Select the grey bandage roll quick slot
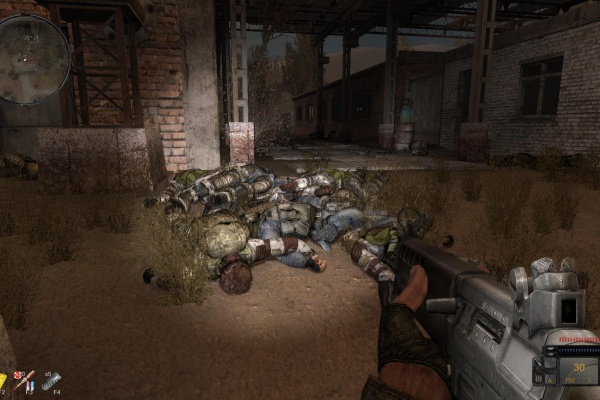This screenshot has height=400, width=600. pyautogui.click(x=51, y=381)
